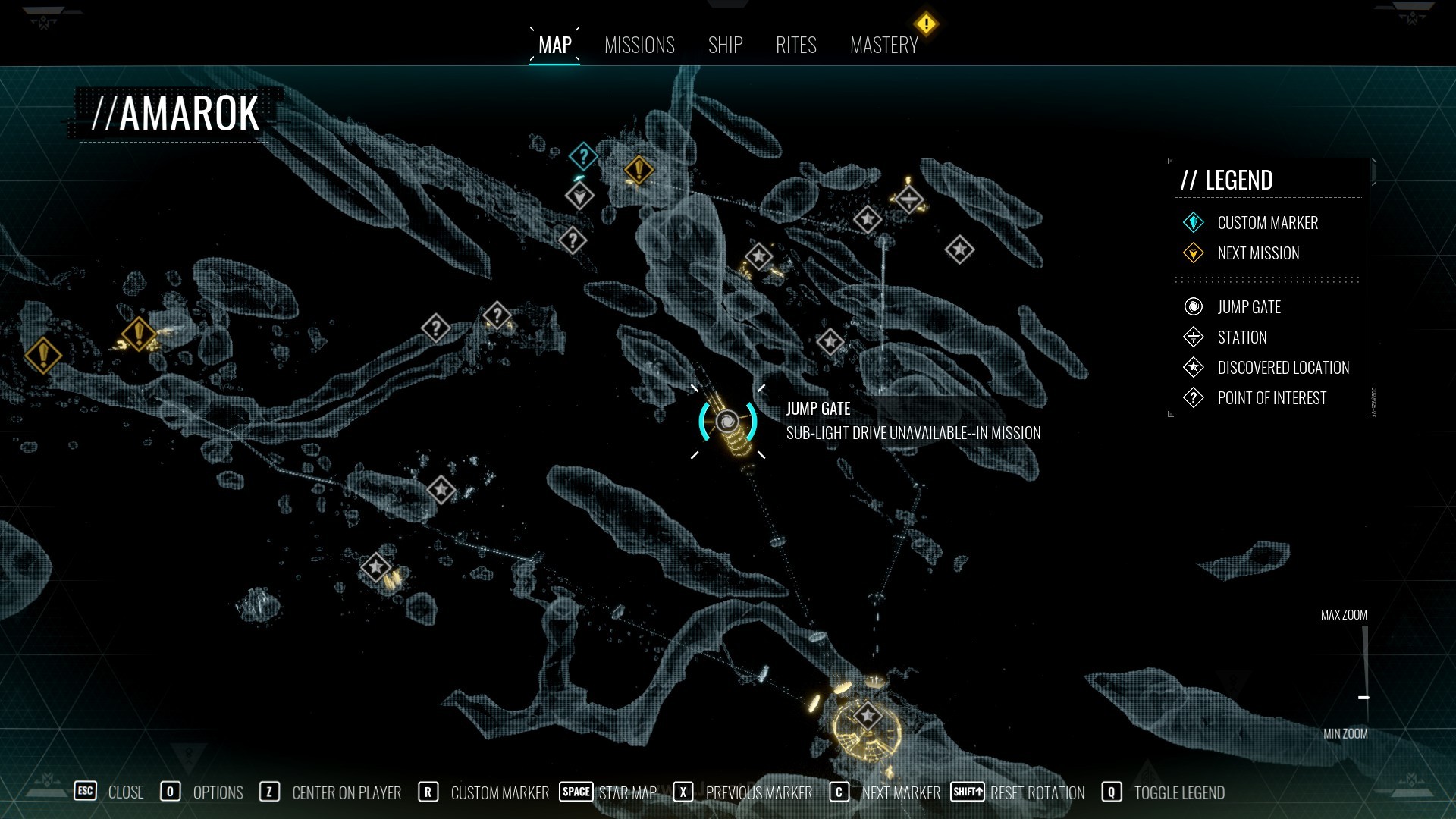Select the Point of Interest legend entry
Screen dimensions: 1456x819
pyautogui.click(x=1271, y=398)
